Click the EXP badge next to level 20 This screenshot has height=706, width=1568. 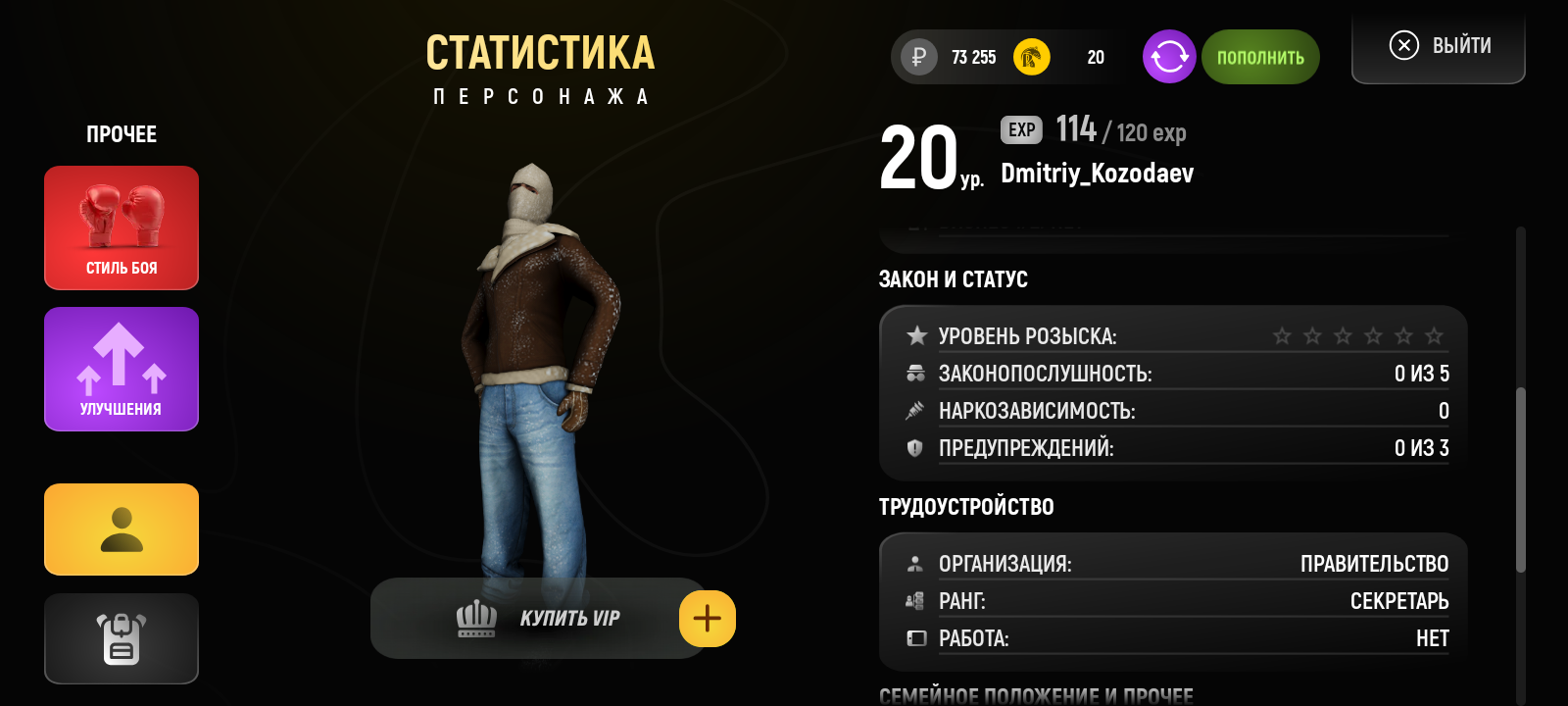click(1020, 129)
